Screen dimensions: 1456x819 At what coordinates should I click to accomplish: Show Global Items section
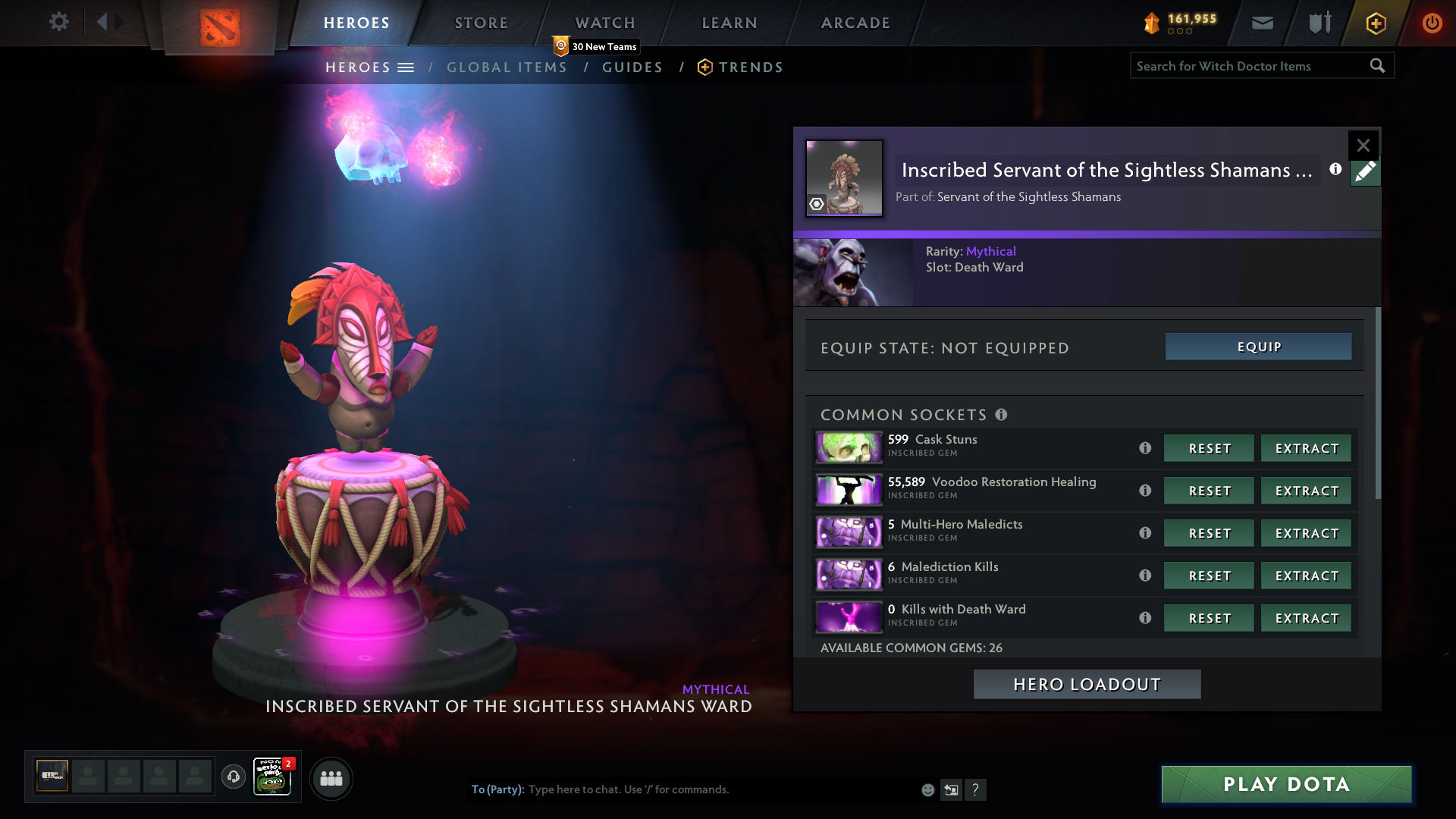507,67
